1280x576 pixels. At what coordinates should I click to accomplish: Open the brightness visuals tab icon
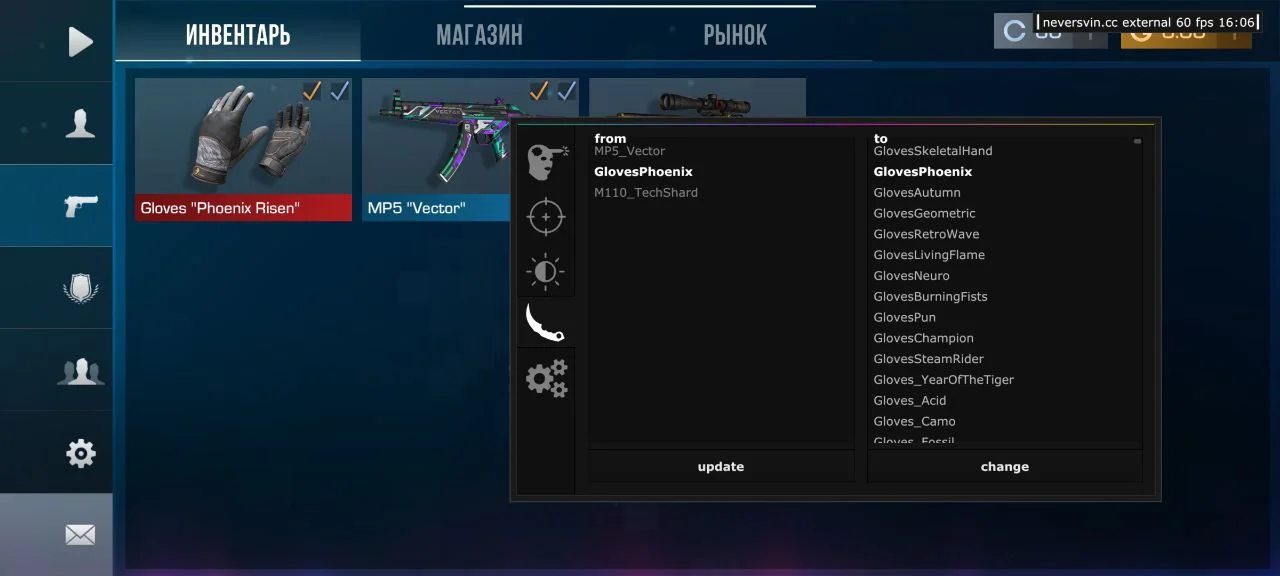[546, 271]
